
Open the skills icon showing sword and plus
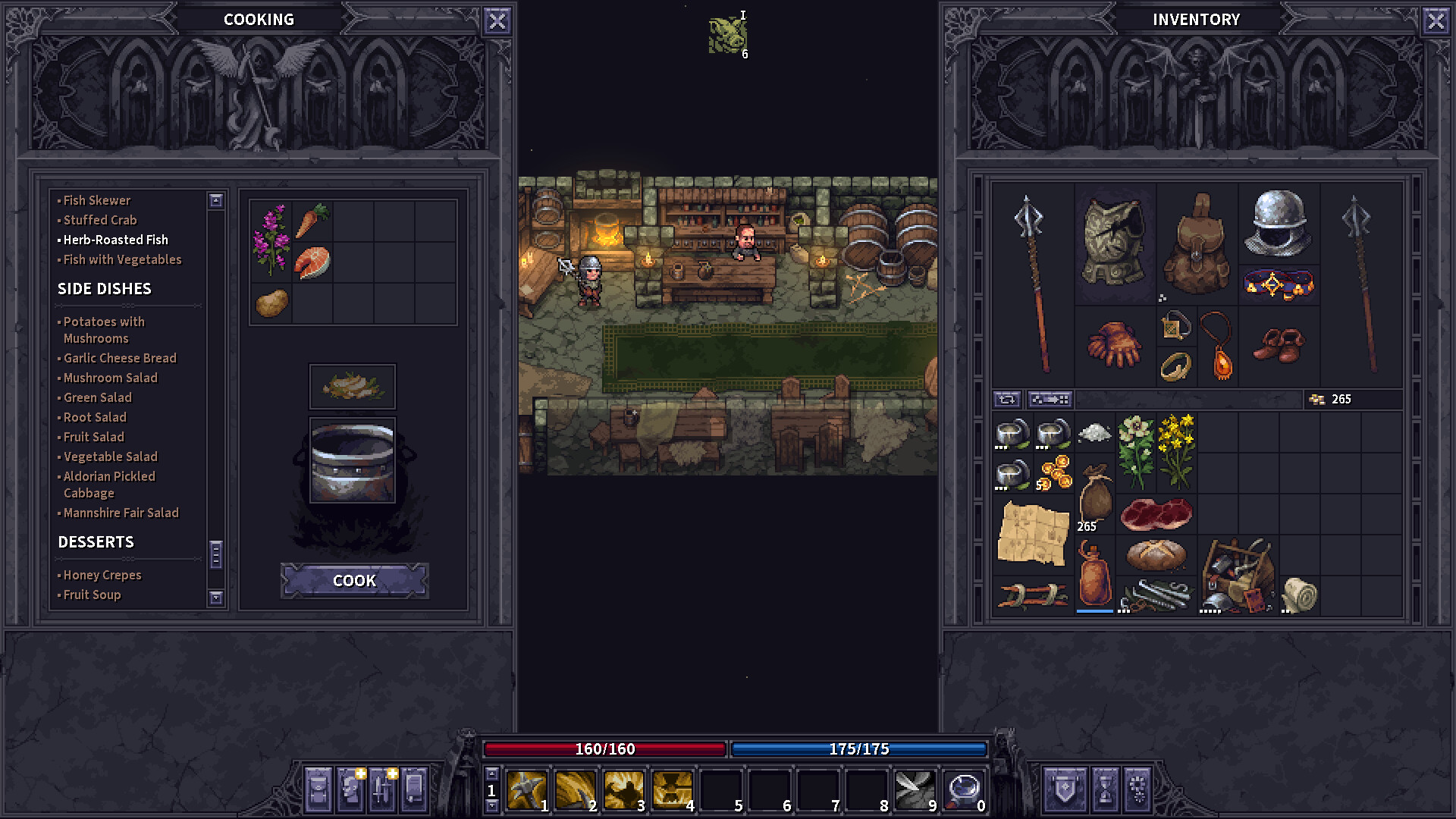381,791
